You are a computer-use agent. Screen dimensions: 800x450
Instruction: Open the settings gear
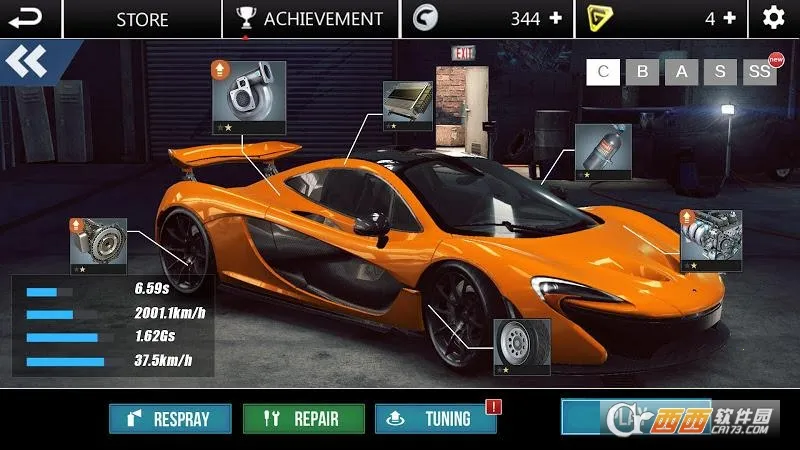click(773, 18)
